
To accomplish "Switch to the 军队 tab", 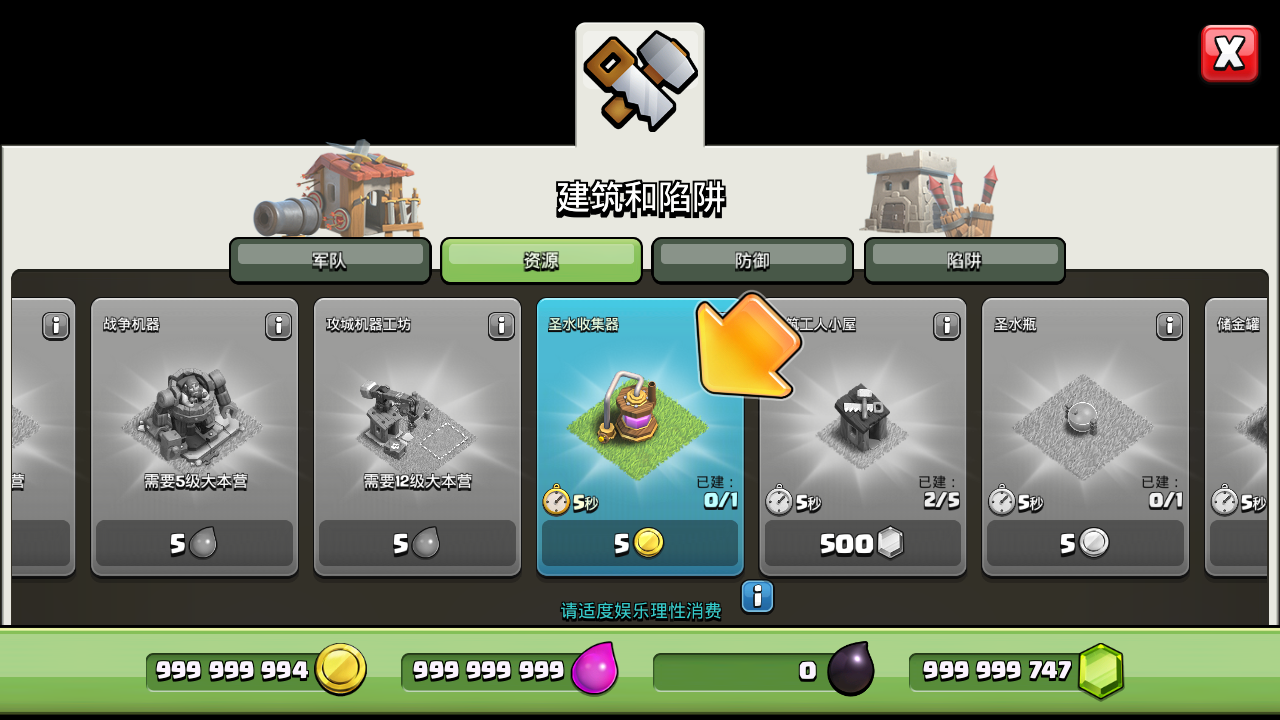I will coord(330,260).
